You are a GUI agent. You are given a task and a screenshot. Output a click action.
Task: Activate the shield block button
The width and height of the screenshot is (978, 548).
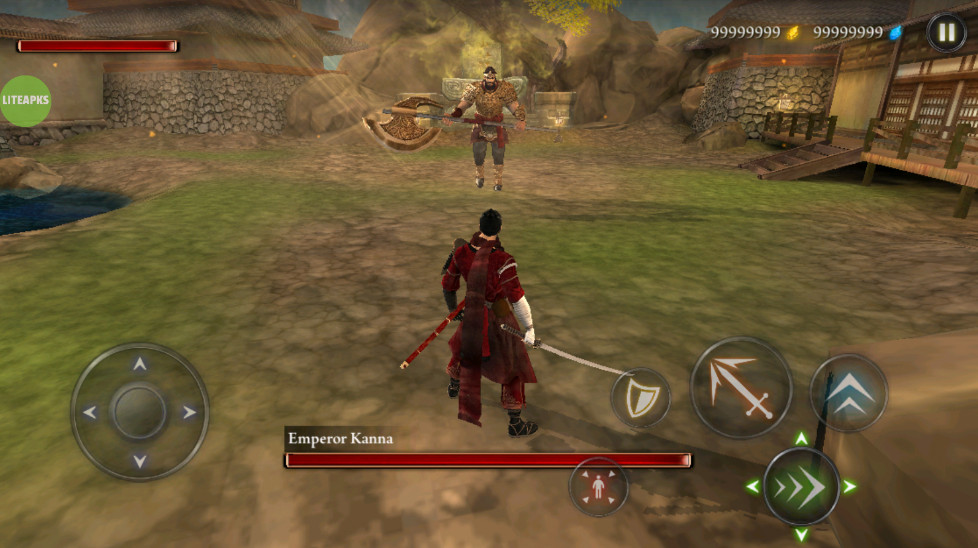pos(640,398)
